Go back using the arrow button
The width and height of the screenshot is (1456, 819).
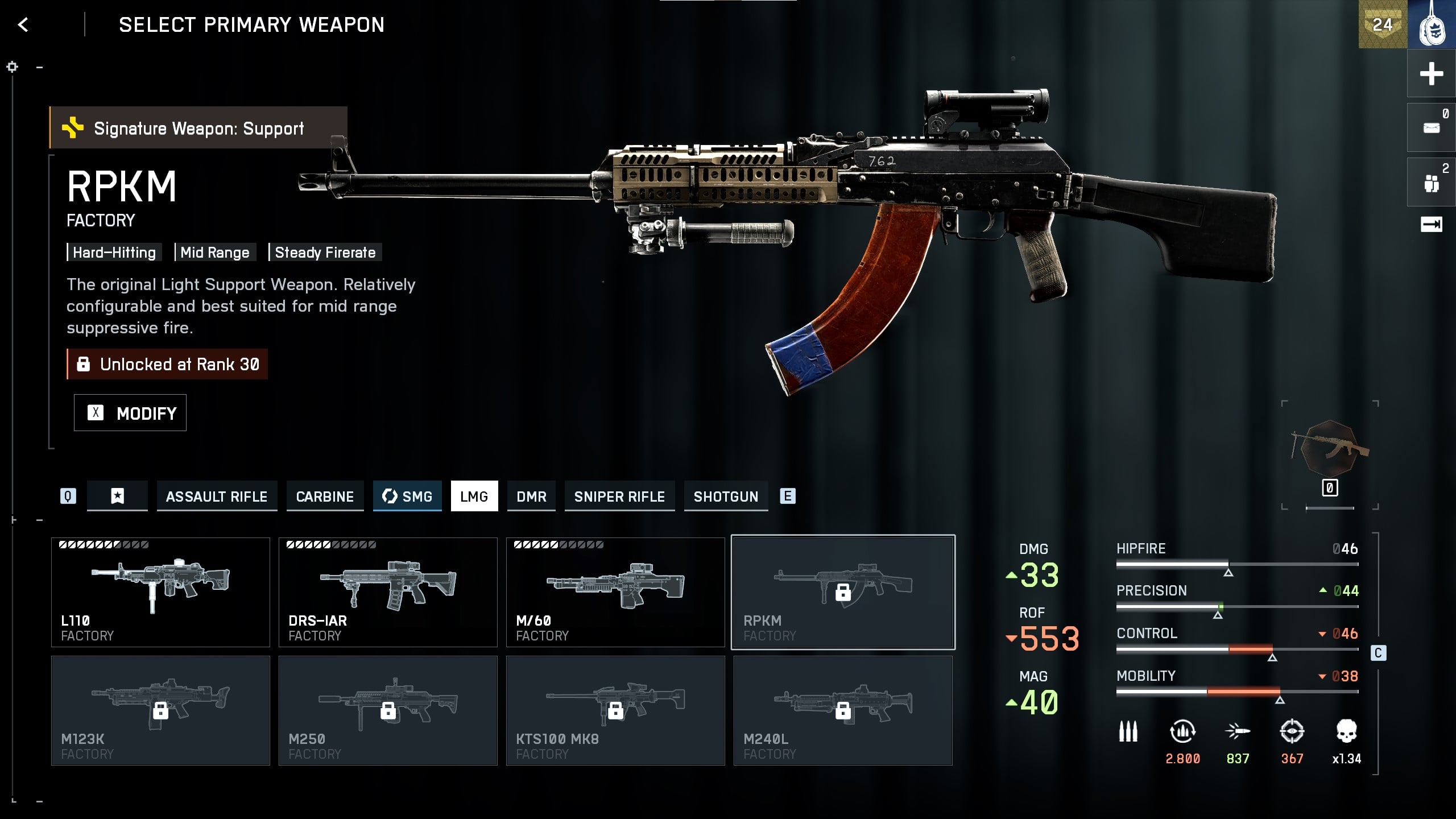pos(23,25)
